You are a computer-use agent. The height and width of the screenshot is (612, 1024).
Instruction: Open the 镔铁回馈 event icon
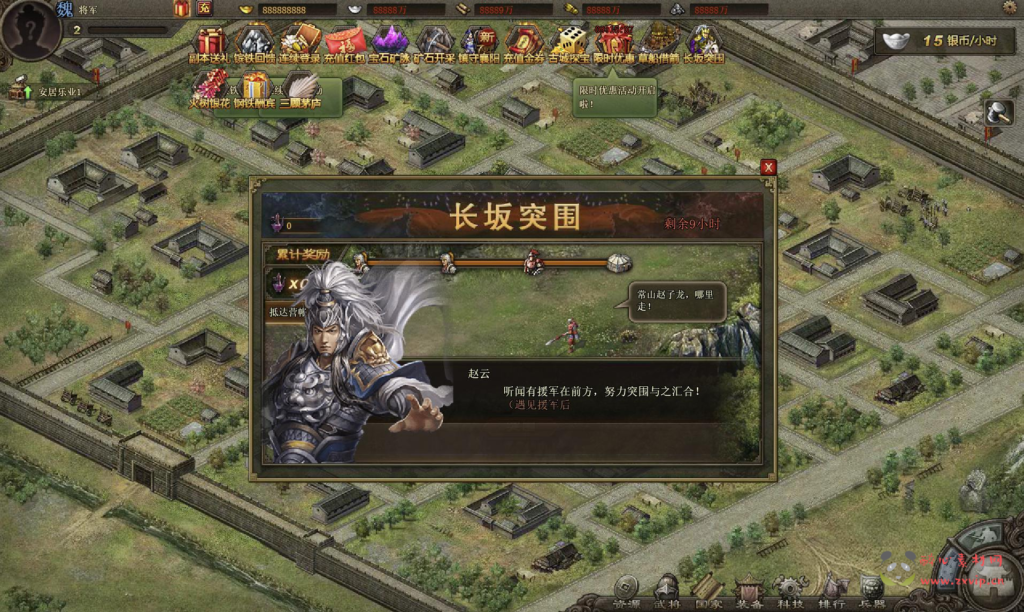[254, 42]
